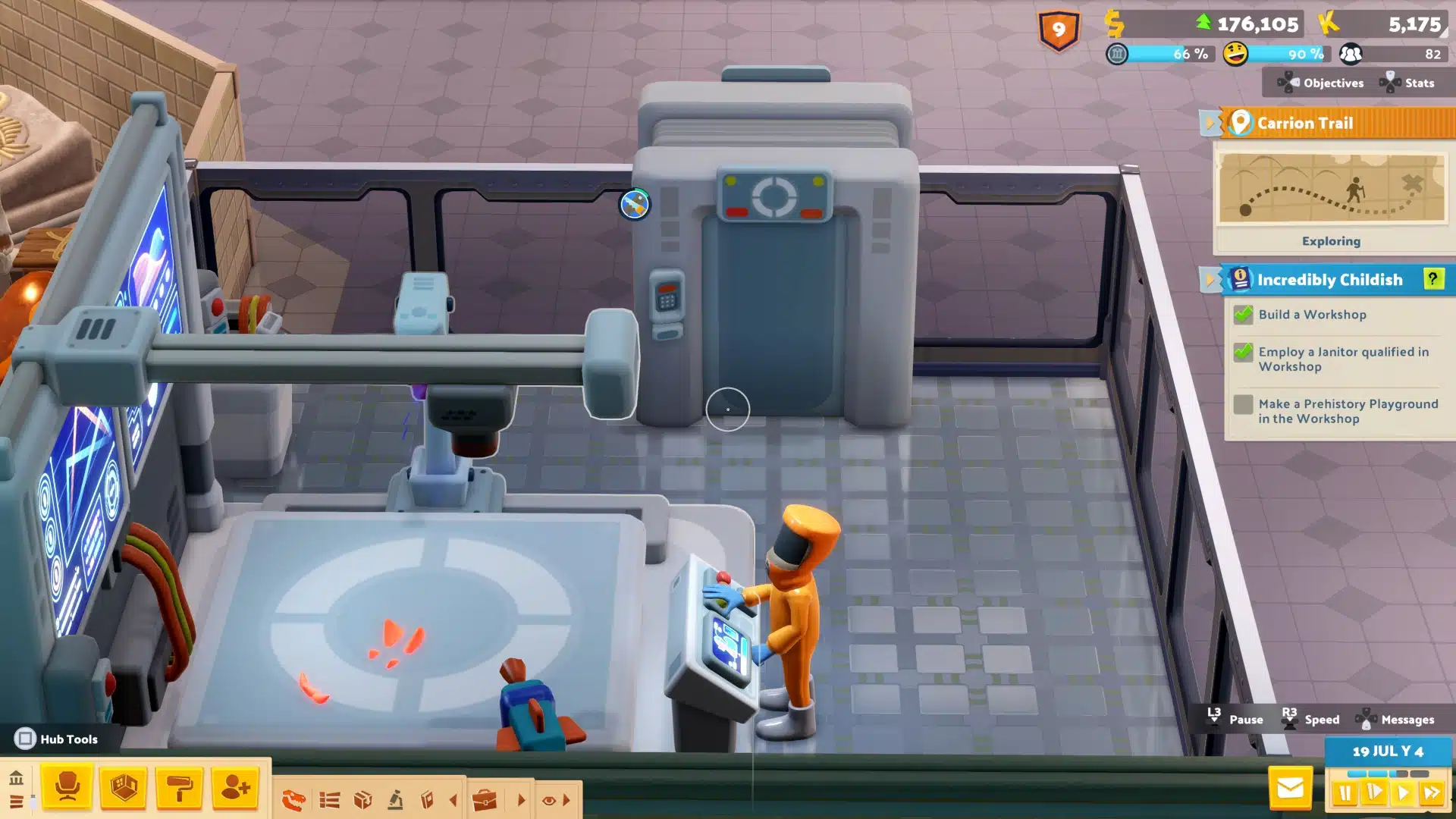
Task: Open the museum level 9 shield badge
Action: [1059, 31]
